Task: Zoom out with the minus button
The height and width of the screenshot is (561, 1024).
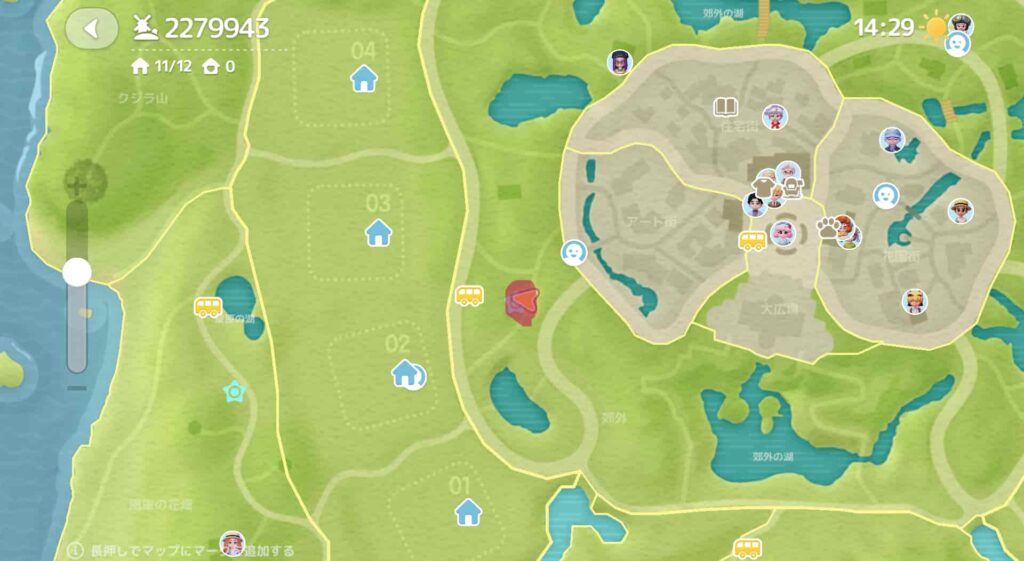Action: (77, 388)
